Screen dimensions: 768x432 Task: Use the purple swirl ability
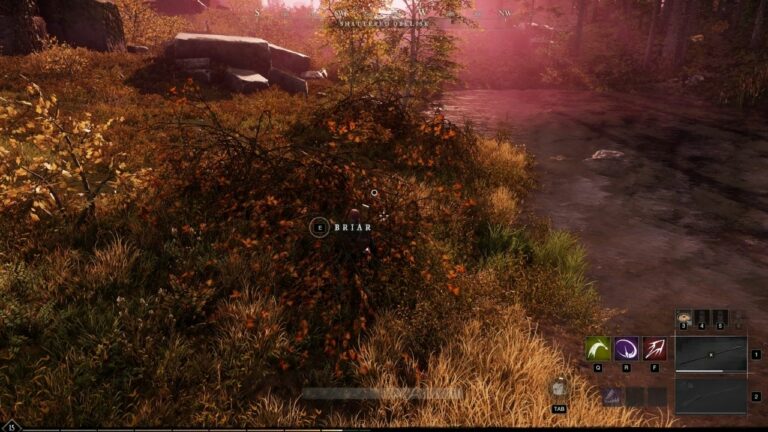point(627,349)
